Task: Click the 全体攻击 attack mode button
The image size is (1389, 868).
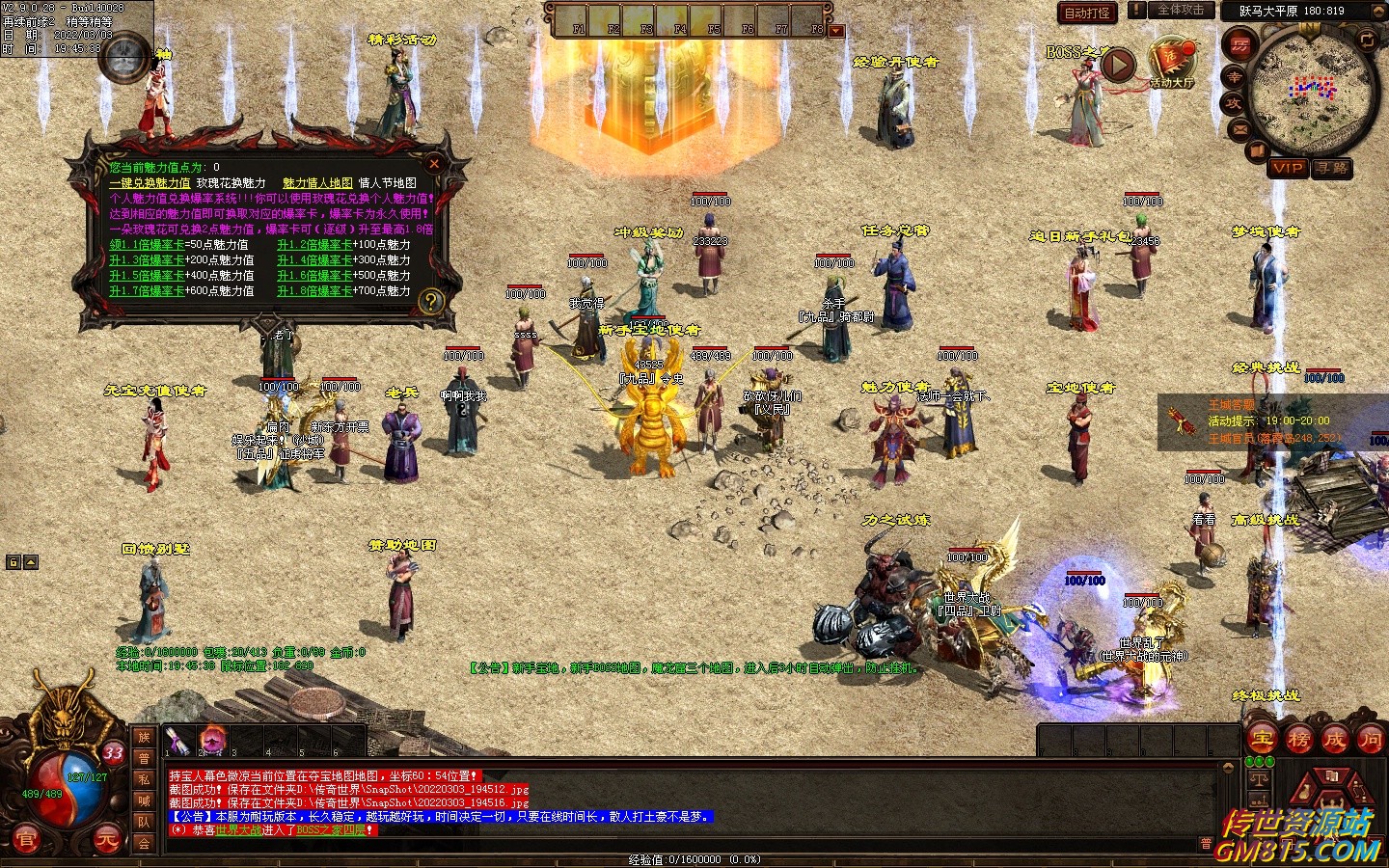Action: (1180, 11)
